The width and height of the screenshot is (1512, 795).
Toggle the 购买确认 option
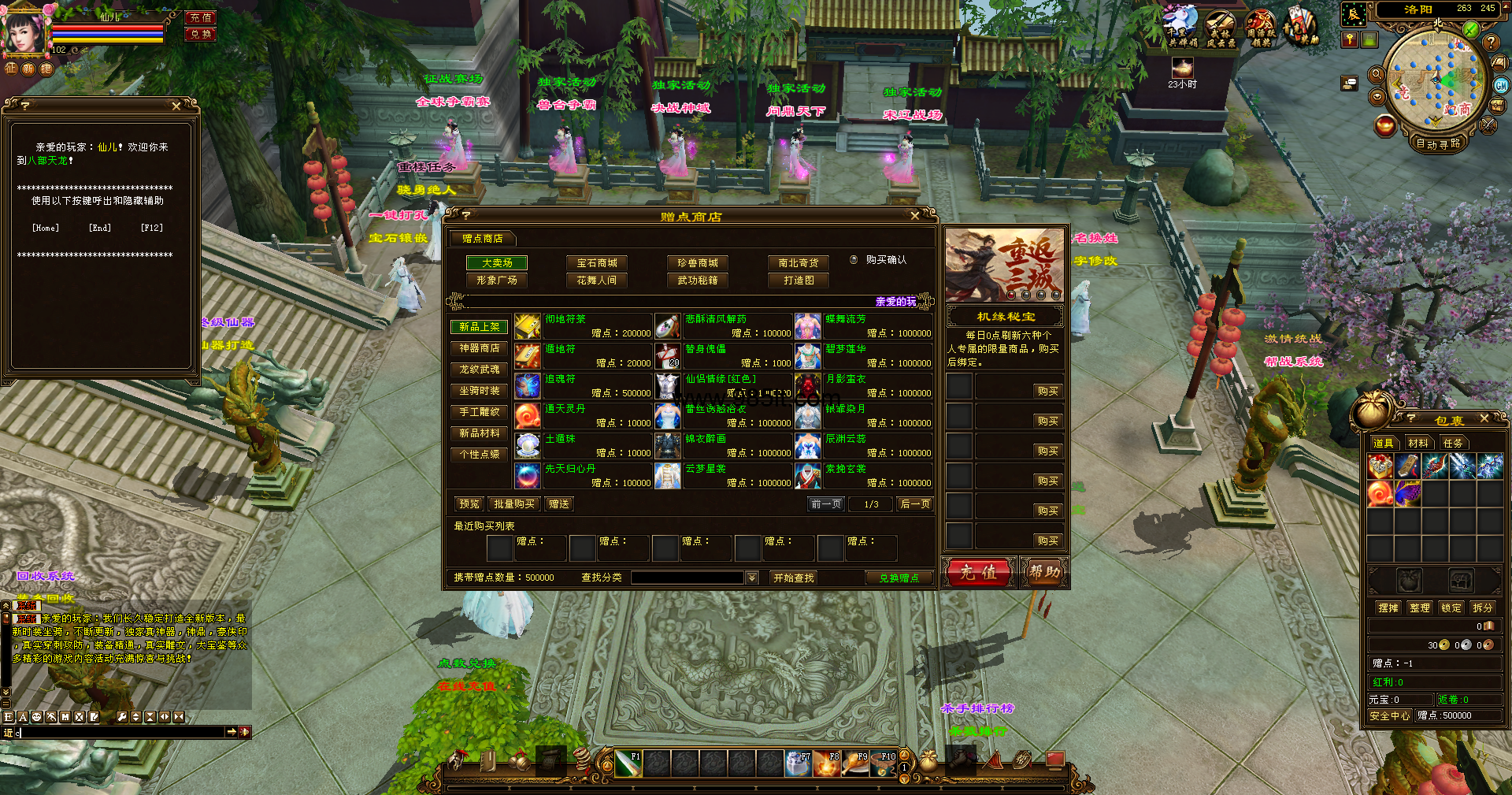[x=854, y=260]
